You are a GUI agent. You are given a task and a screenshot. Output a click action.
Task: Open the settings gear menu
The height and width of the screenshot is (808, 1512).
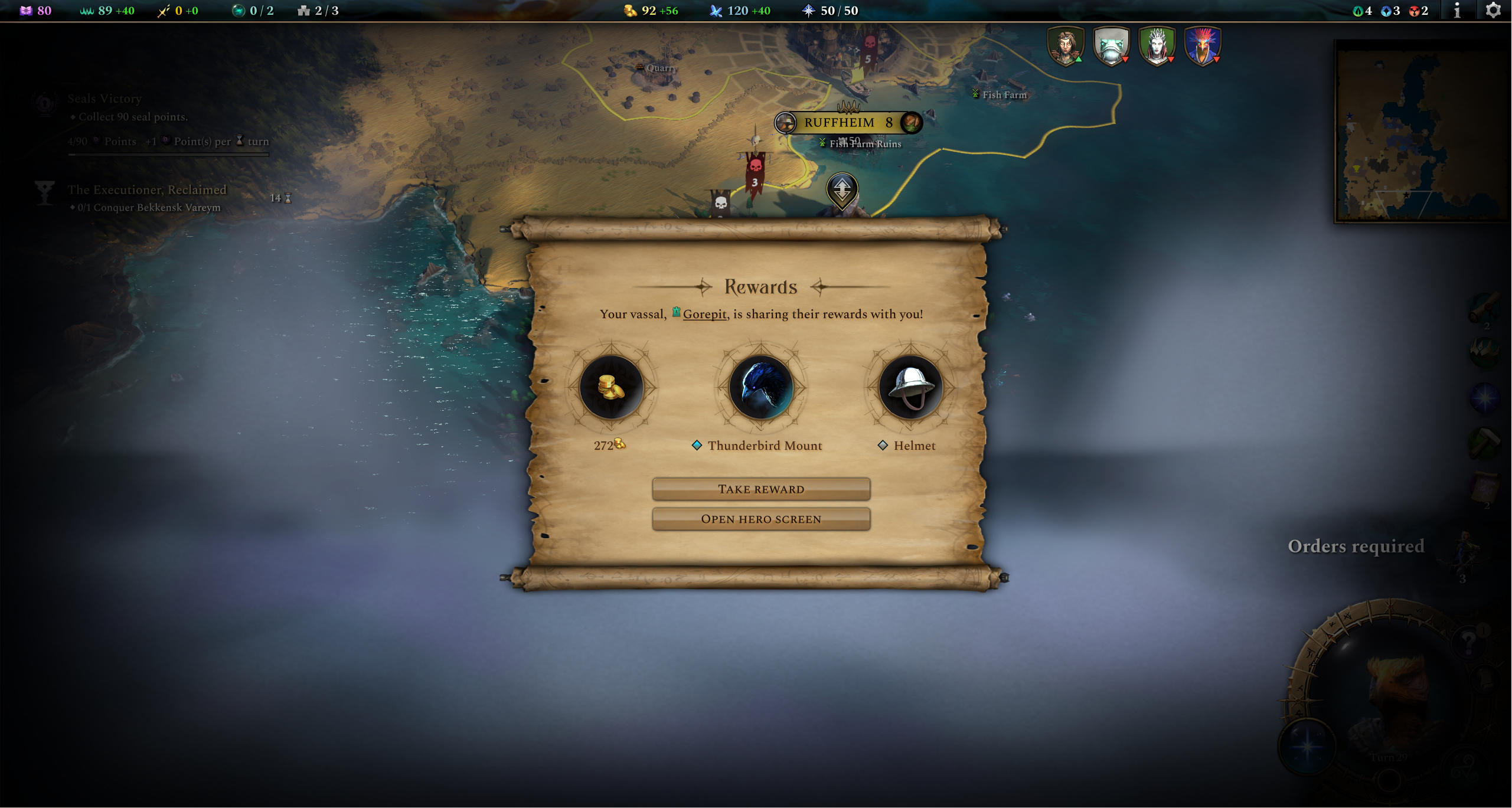(x=1493, y=11)
